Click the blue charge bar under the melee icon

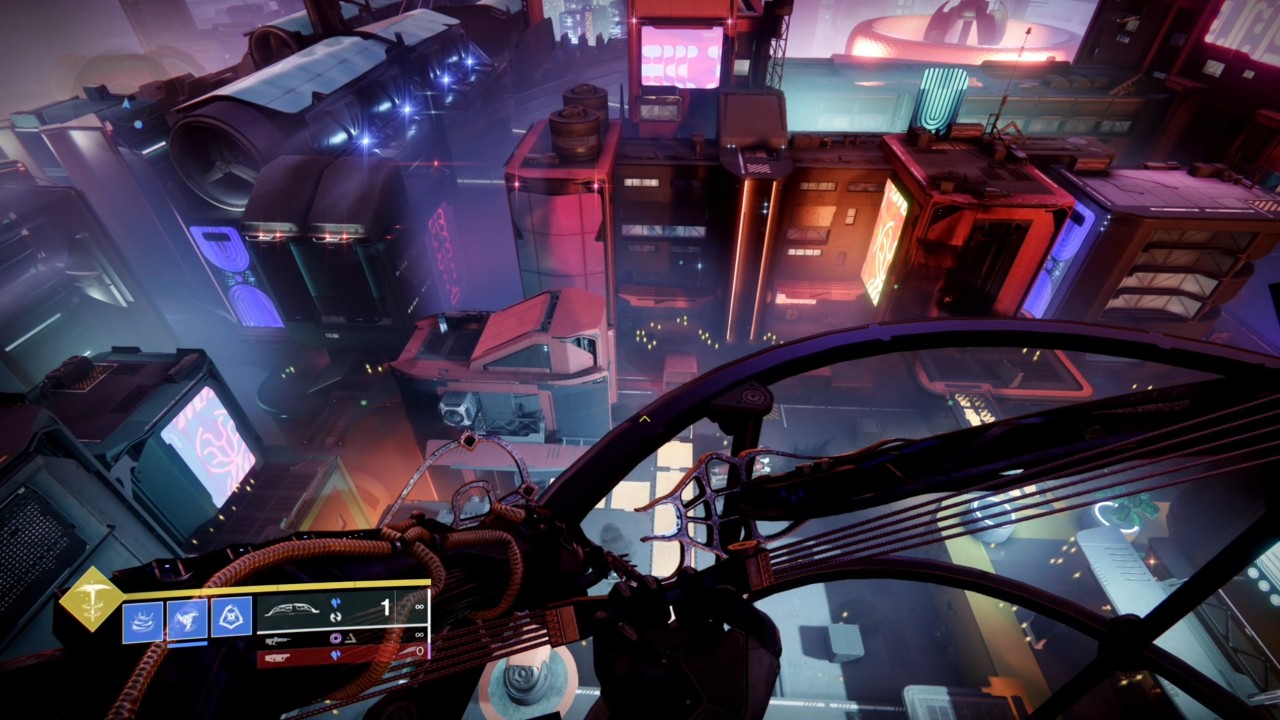187,644
